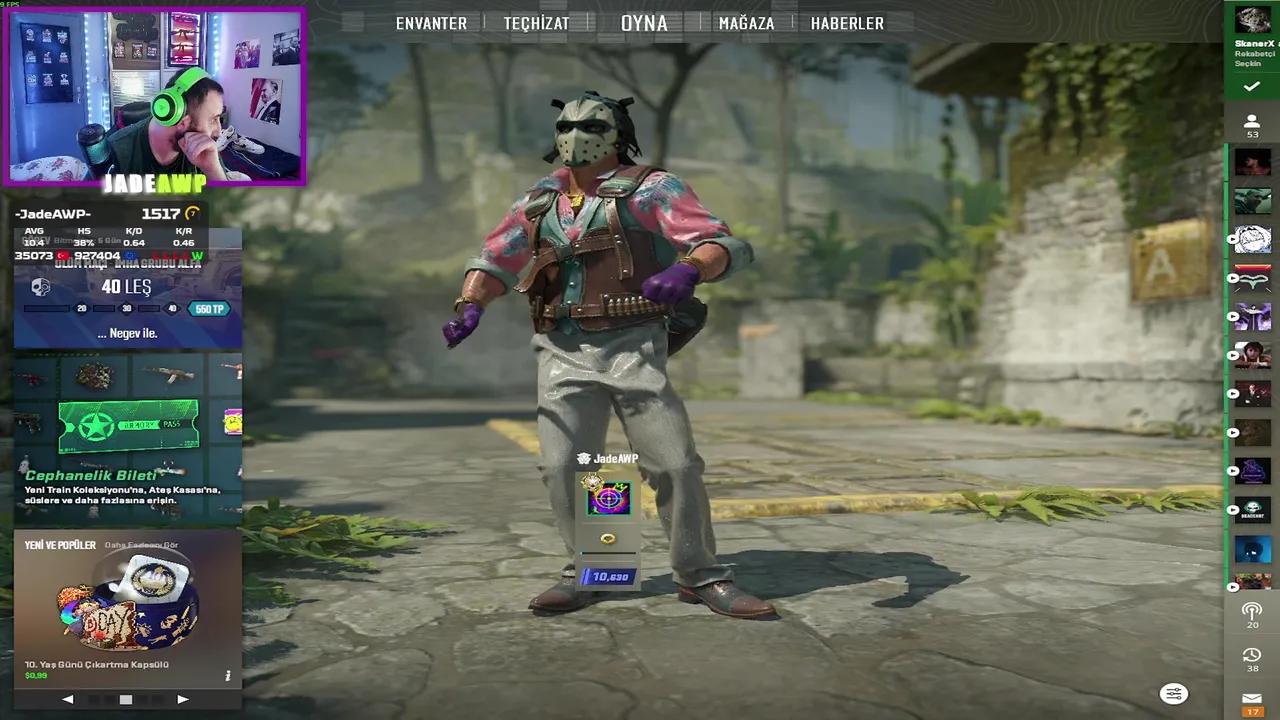This screenshot has width=1280, height=720.
Task: Click the left arrow on the store carousel
Action: coord(67,700)
